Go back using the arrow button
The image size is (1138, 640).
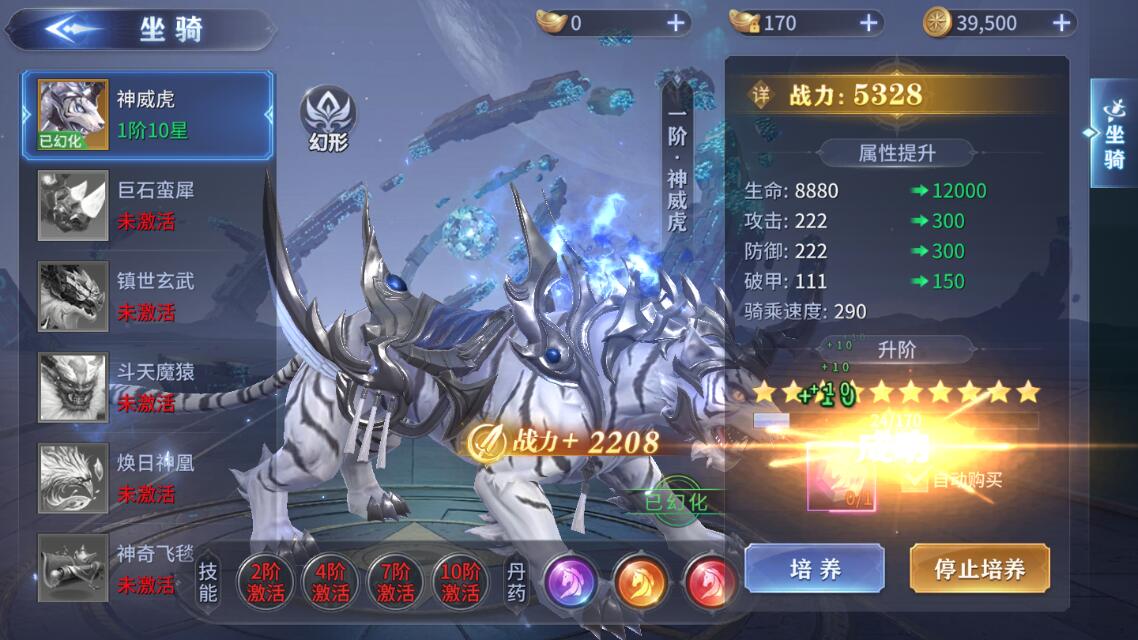[x=70, y=29]
